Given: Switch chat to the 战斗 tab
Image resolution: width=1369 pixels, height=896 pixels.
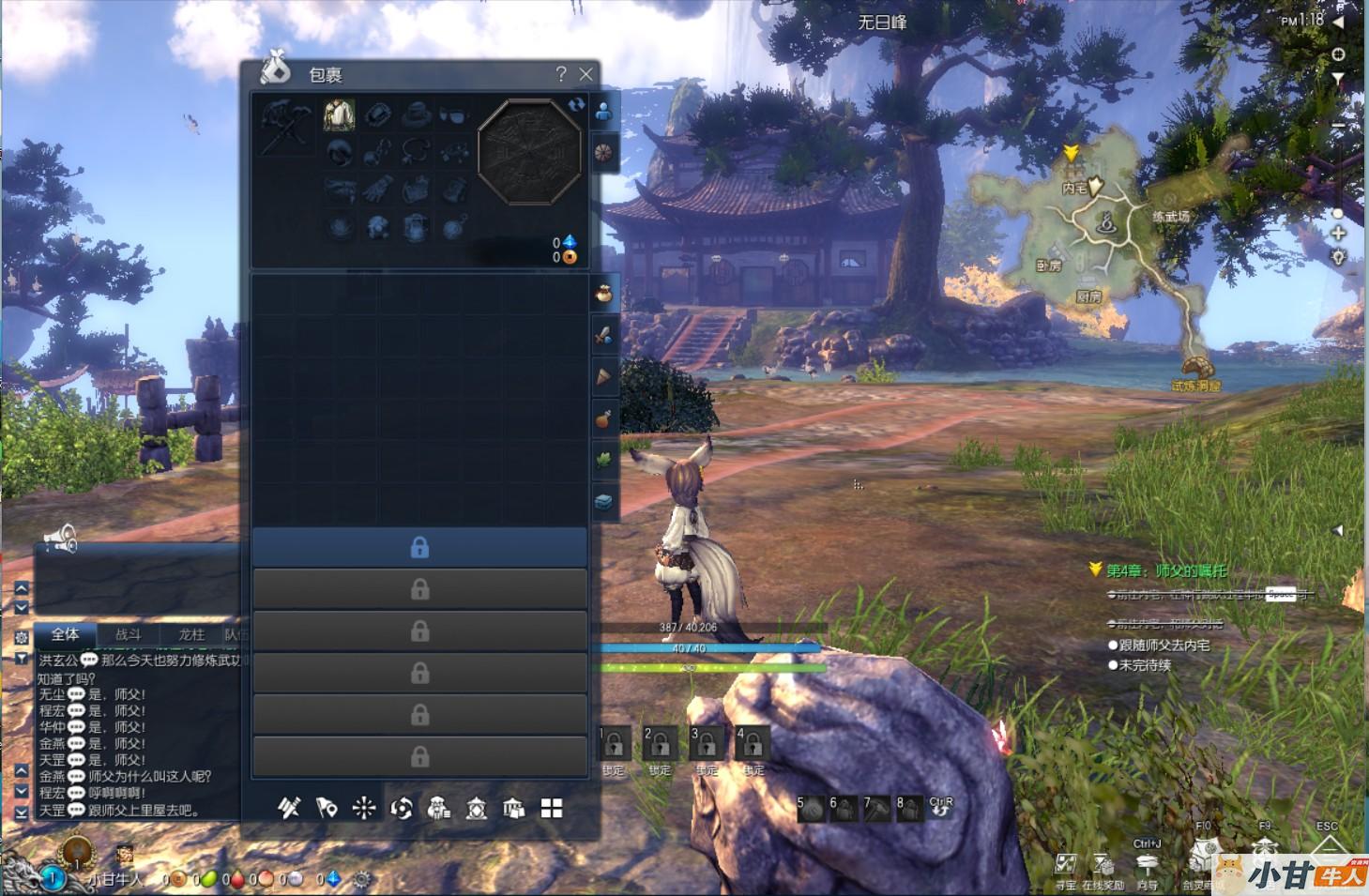Looking at the screenshot, I should coord(128,634).
